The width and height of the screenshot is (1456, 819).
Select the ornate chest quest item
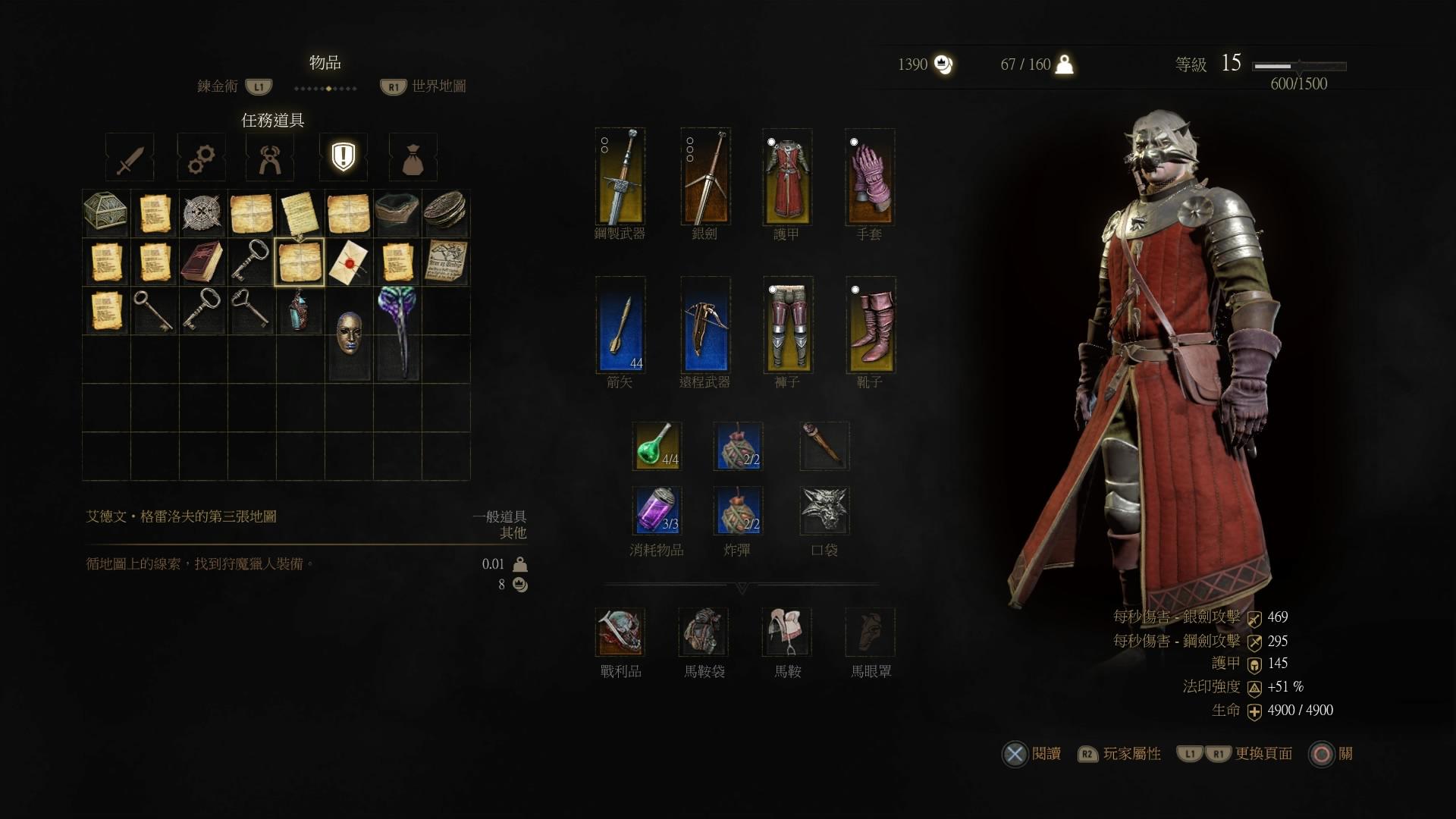[106, 213]
